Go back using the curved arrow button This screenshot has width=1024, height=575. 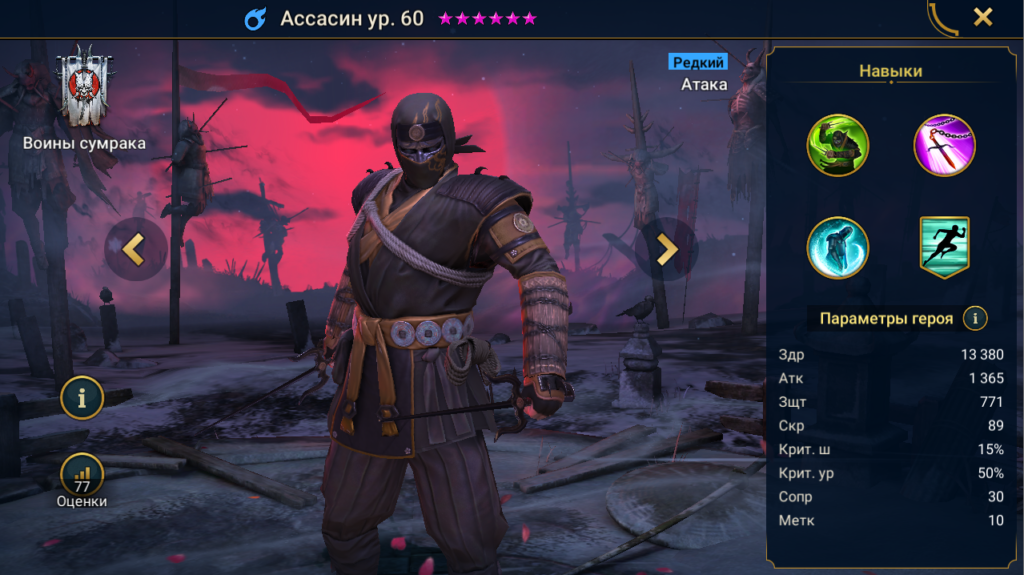pos(941,17)
